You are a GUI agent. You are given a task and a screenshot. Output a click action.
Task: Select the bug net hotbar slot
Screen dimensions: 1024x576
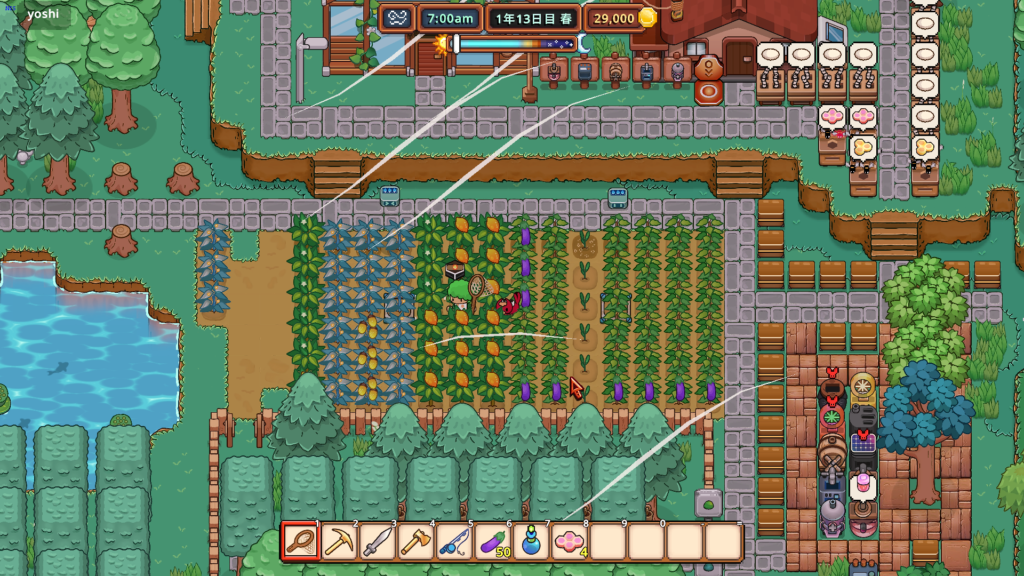(x=301, y=542)
